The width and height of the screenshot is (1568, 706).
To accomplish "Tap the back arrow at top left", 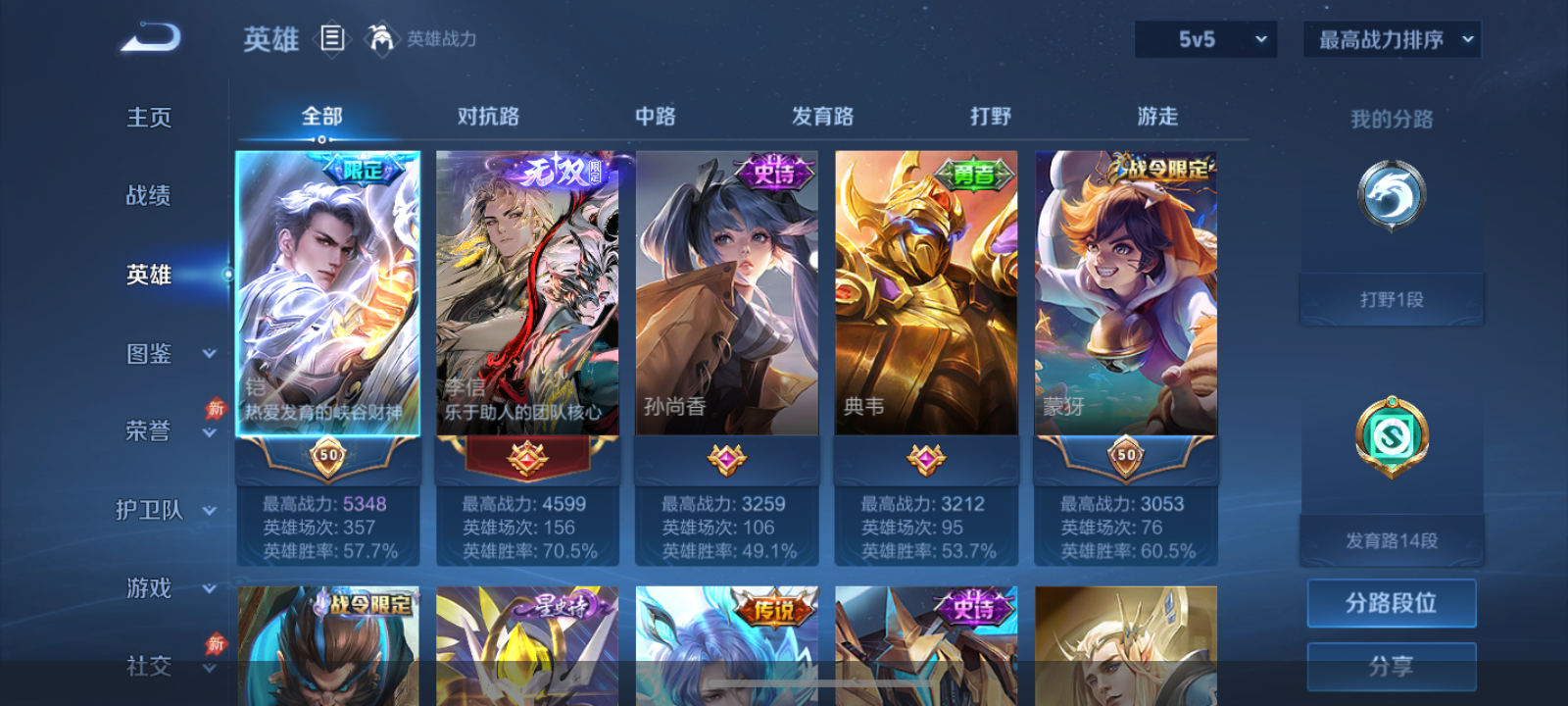I will 149,37.
